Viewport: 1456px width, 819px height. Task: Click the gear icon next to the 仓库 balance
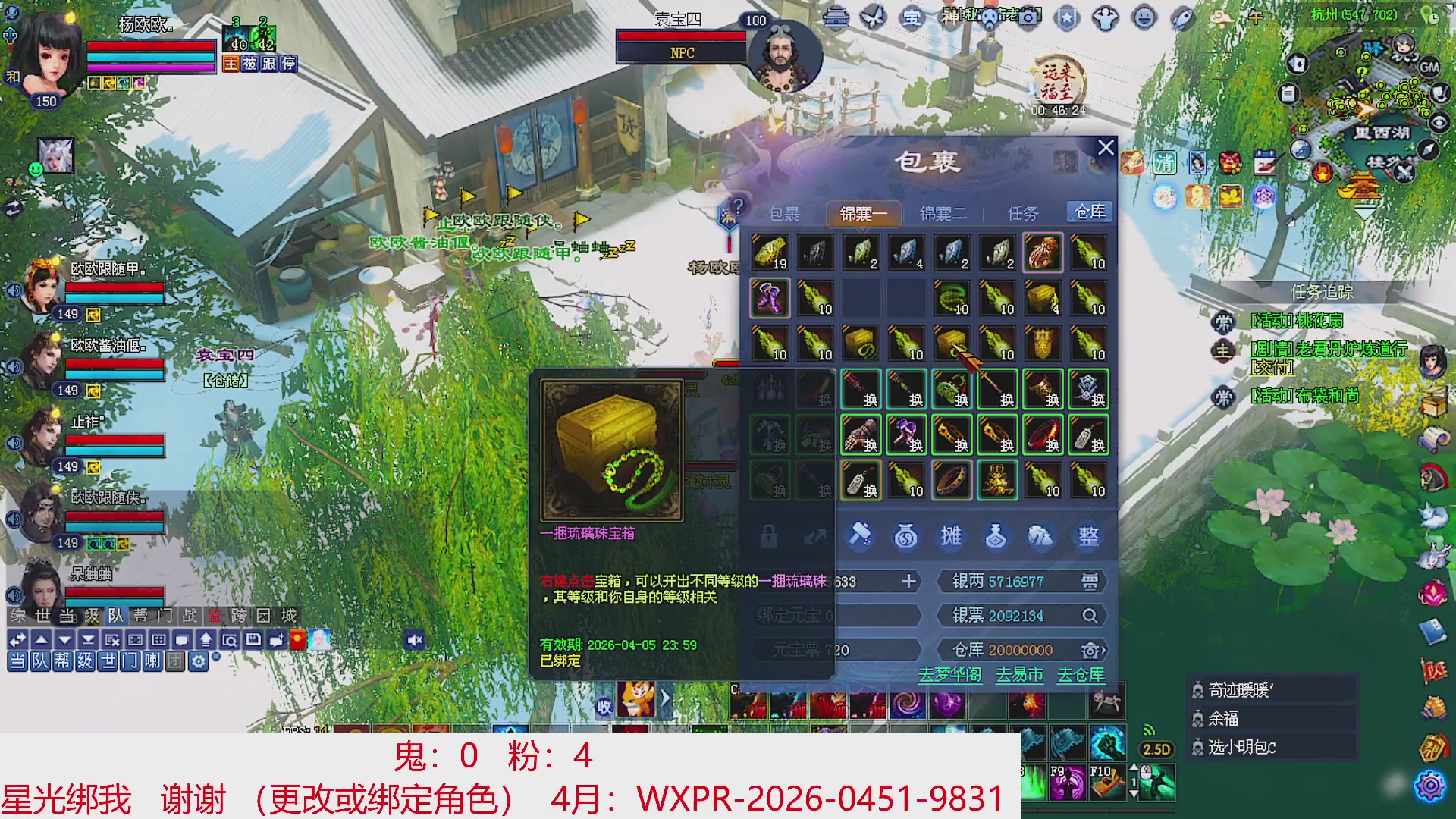(1090, 650)
